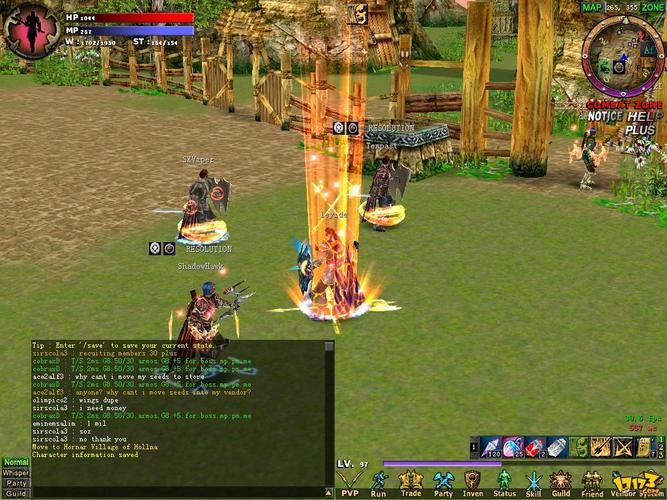Image resolution: width=667 pixels, height=500 pixels.
Task: Click the PLUS button under the minimap
Action: tap(640, 130)
